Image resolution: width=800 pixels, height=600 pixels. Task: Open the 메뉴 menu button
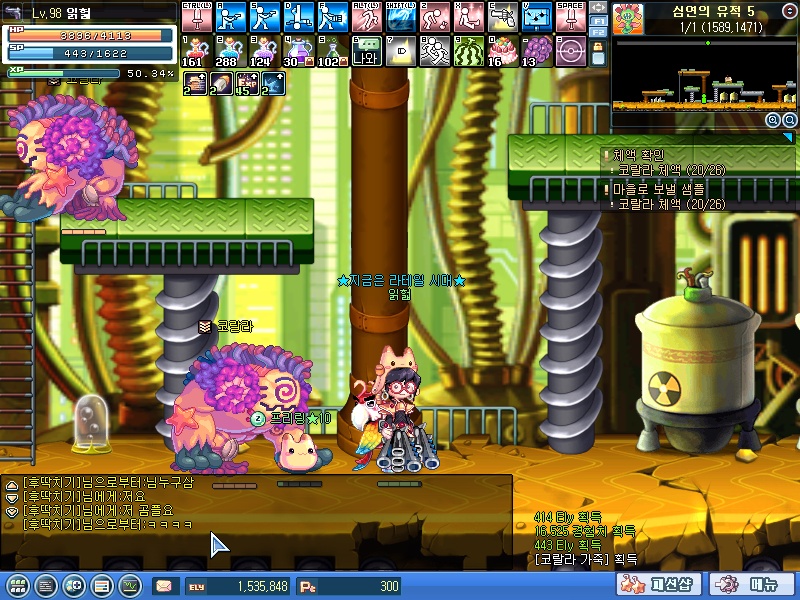coord(752,584)
